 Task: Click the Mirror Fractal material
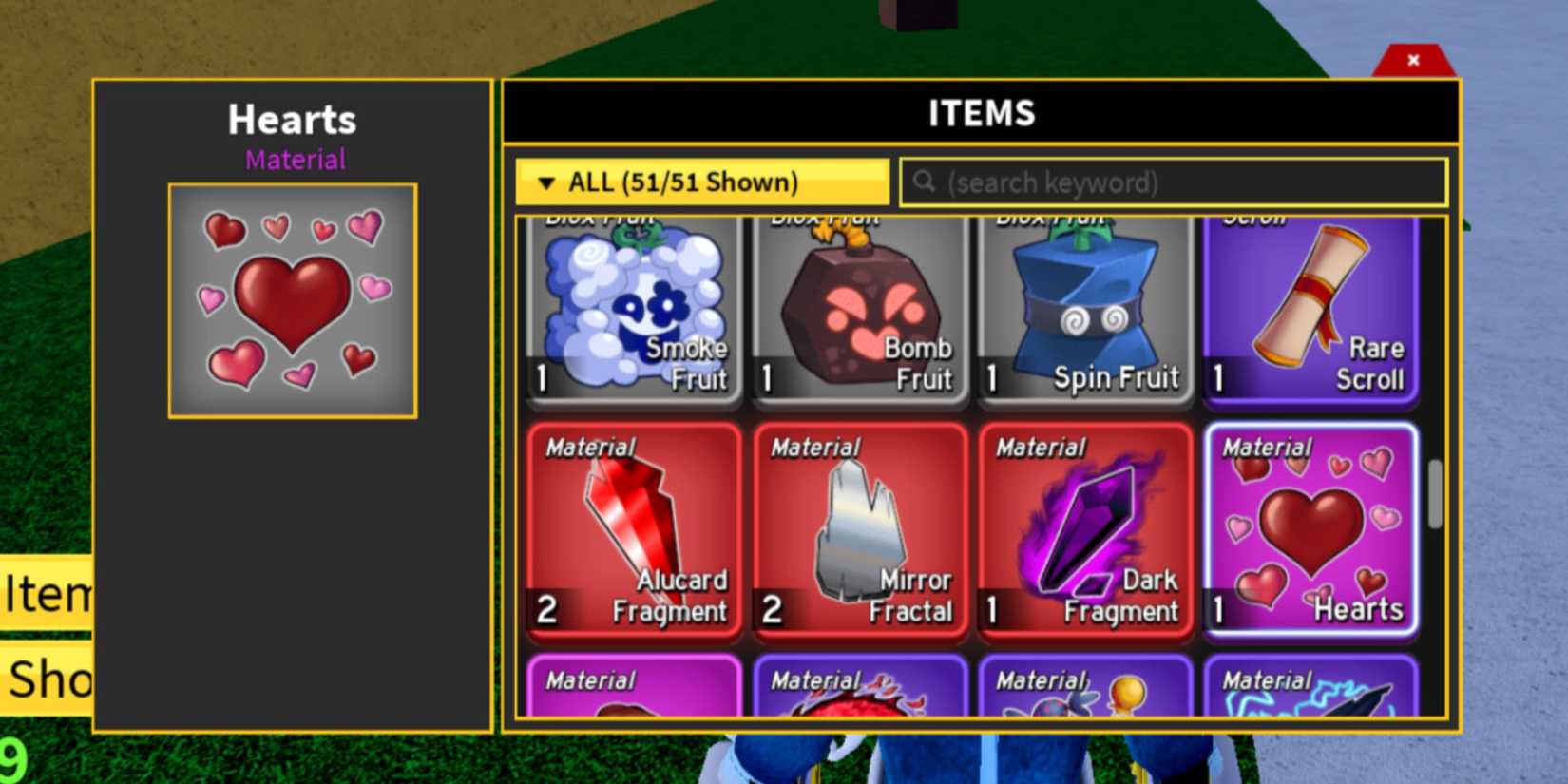(858, 532)
